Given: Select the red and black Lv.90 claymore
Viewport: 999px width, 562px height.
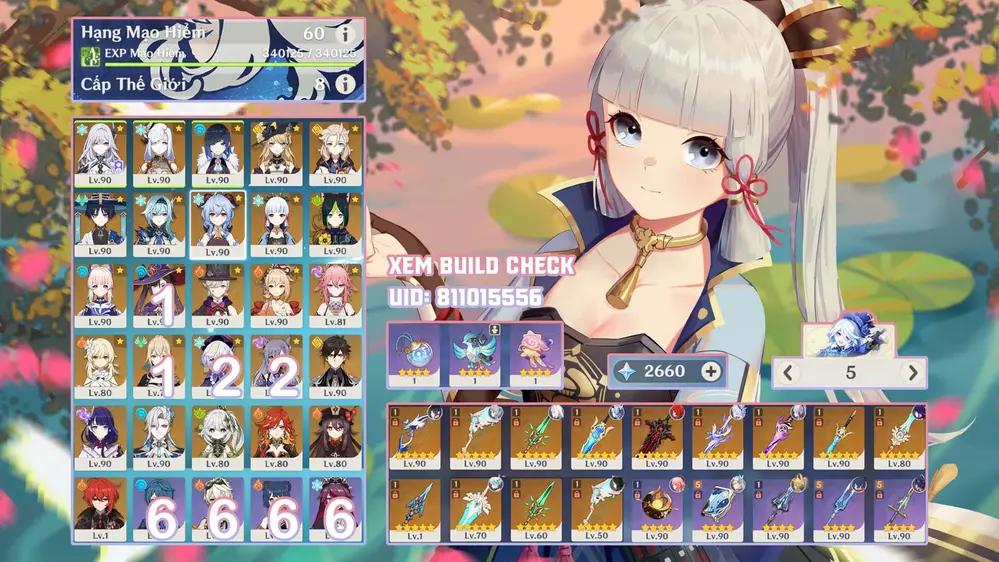Looking at the screenshot, I should [656, 437].
